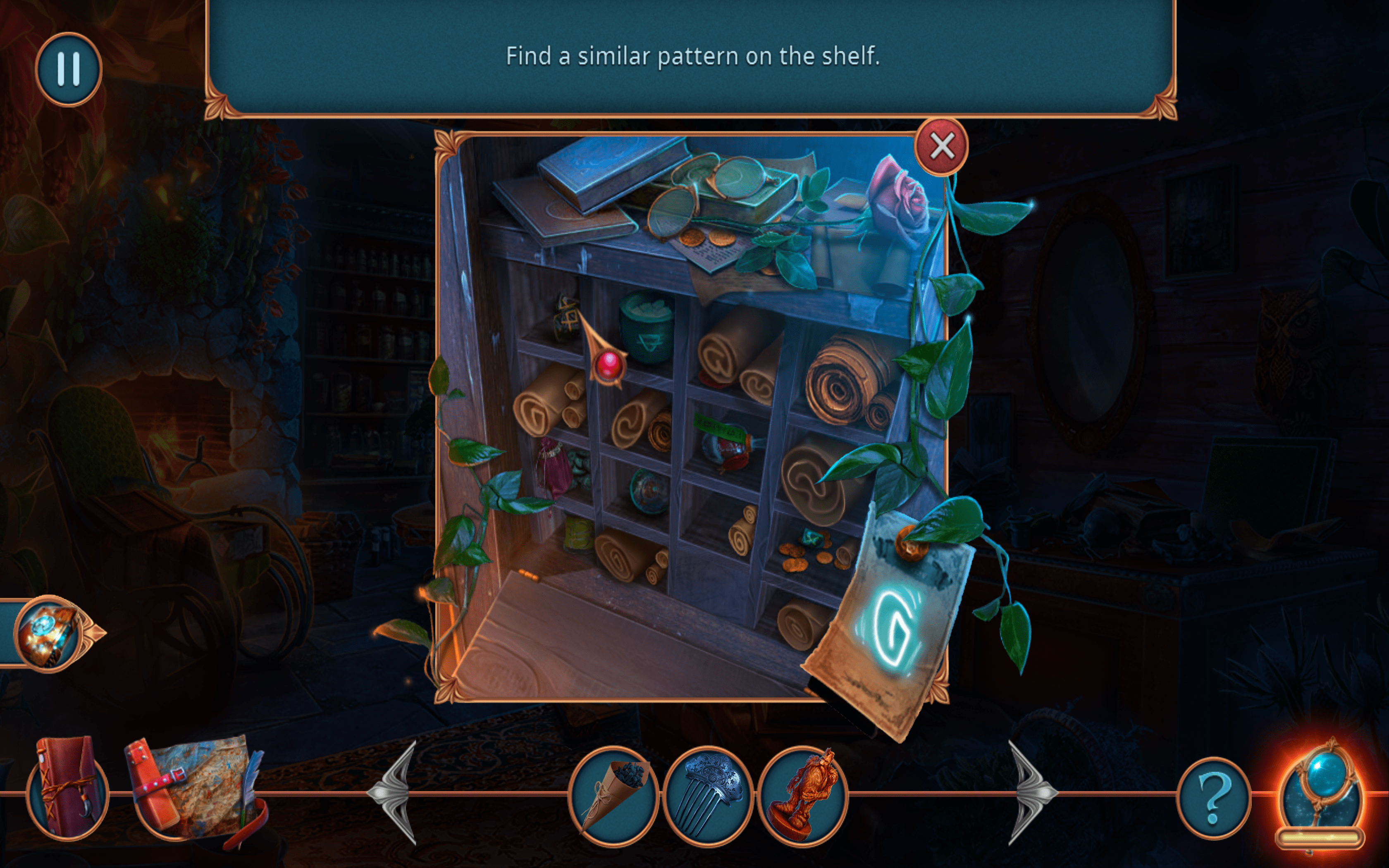Pause the game

tap(68, 69)
